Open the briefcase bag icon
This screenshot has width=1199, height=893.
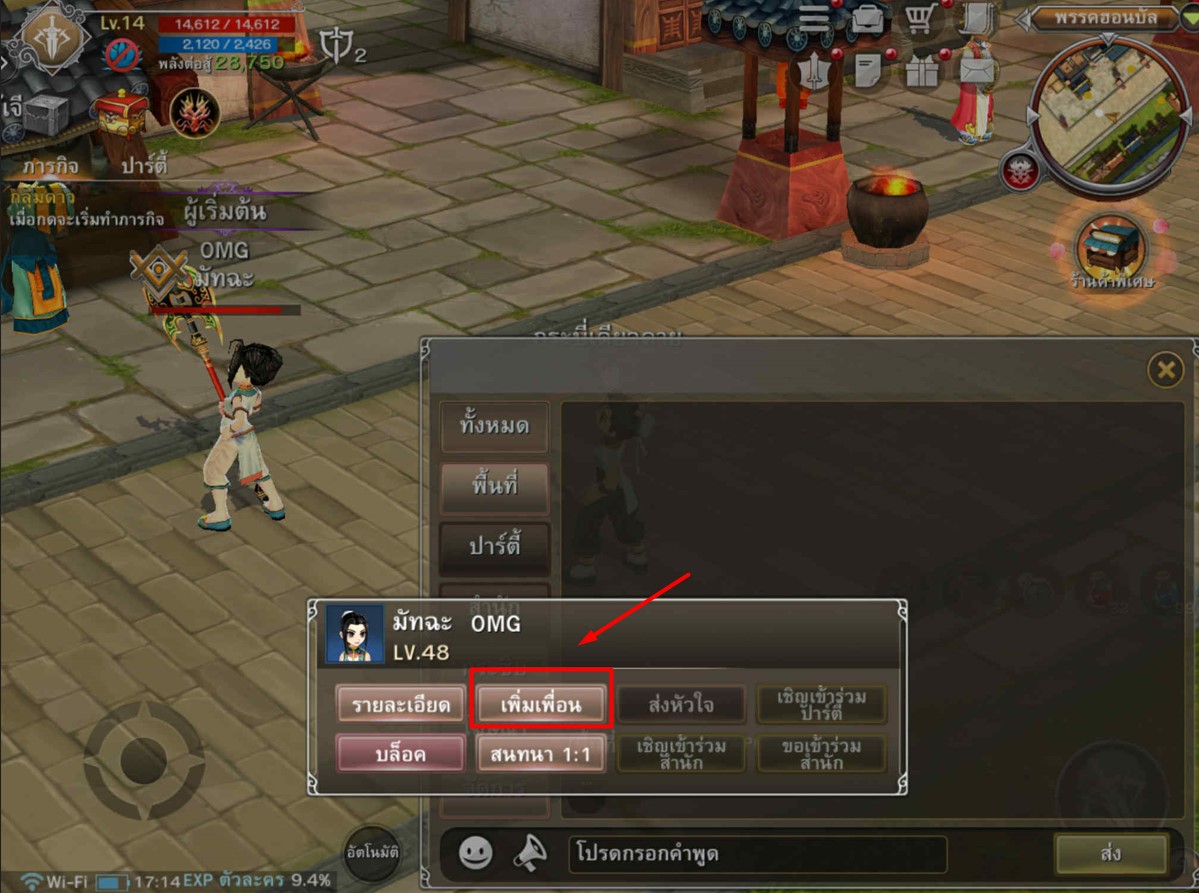pos(866,19)
